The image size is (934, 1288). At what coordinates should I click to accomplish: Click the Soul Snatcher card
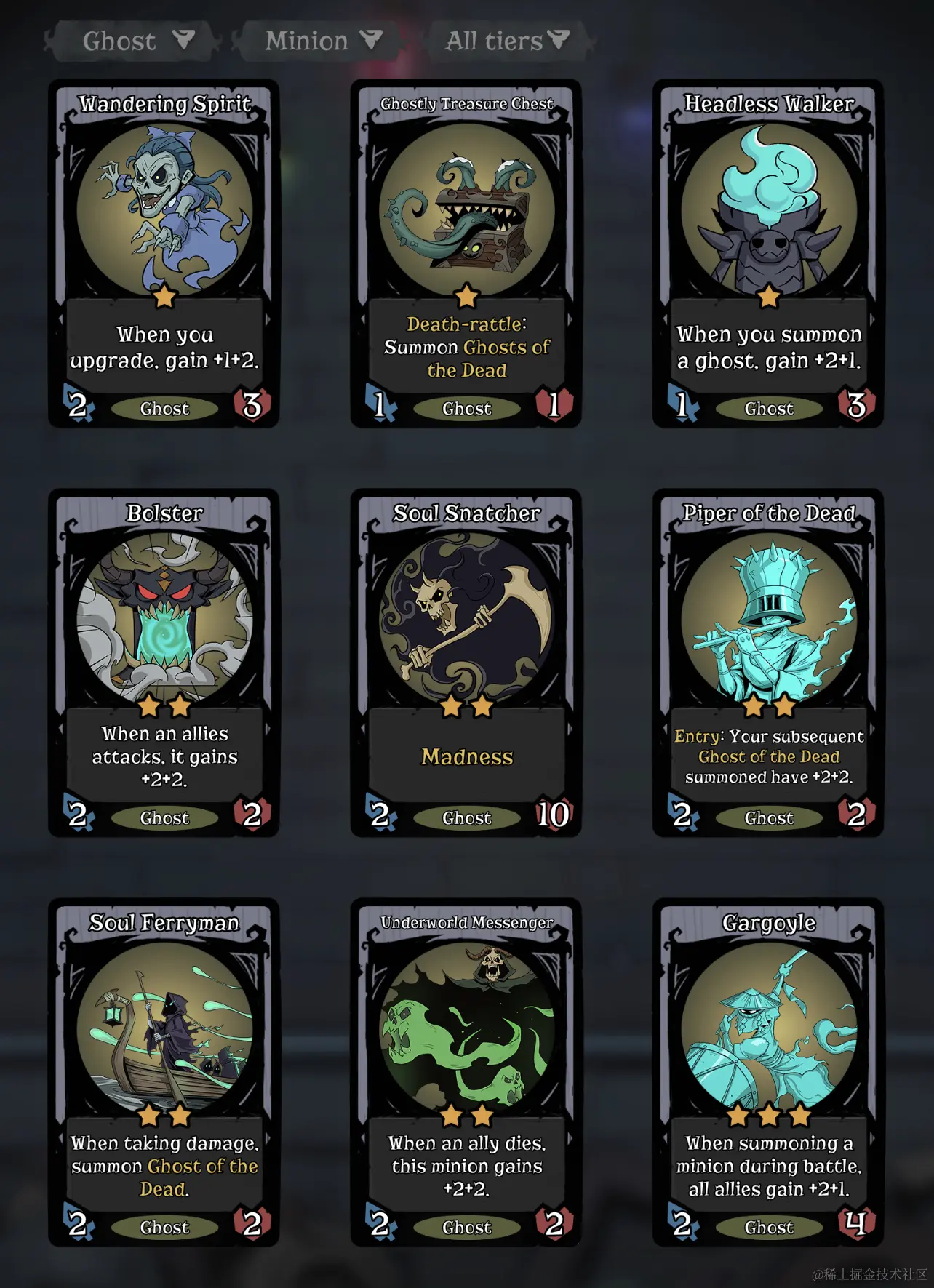pos(466,663)
